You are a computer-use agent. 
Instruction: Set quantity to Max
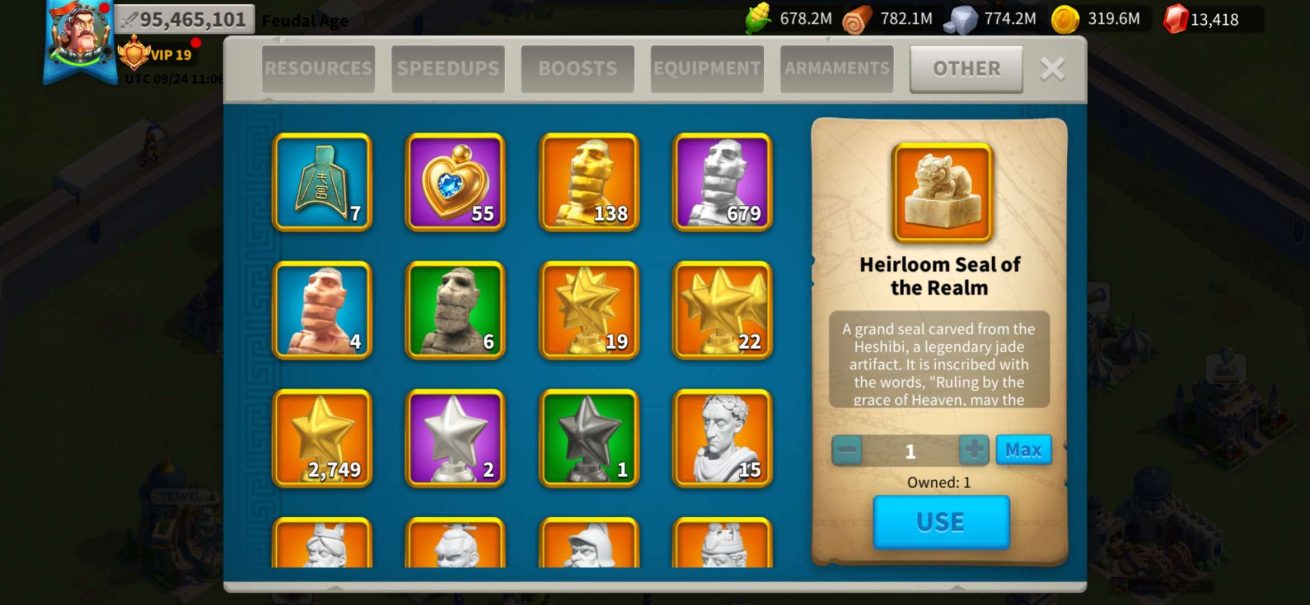1023,450
